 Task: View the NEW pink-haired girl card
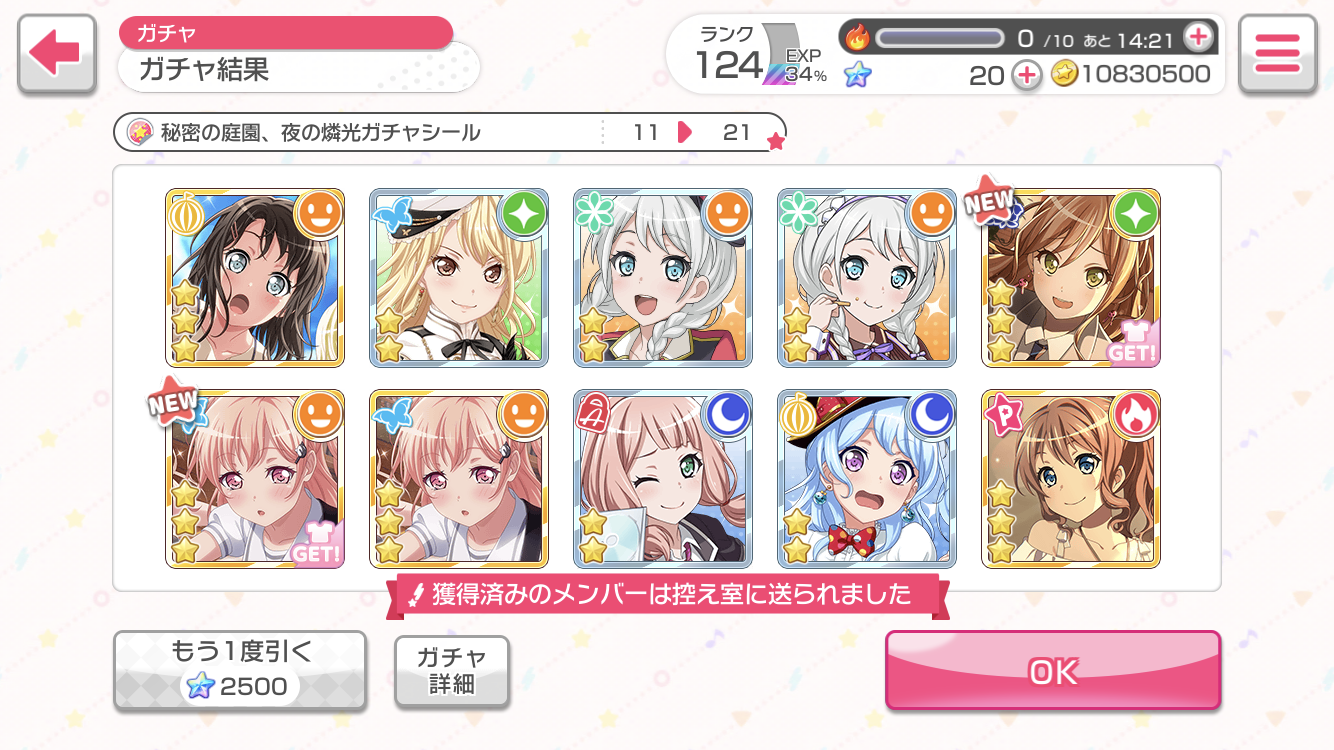255,479
